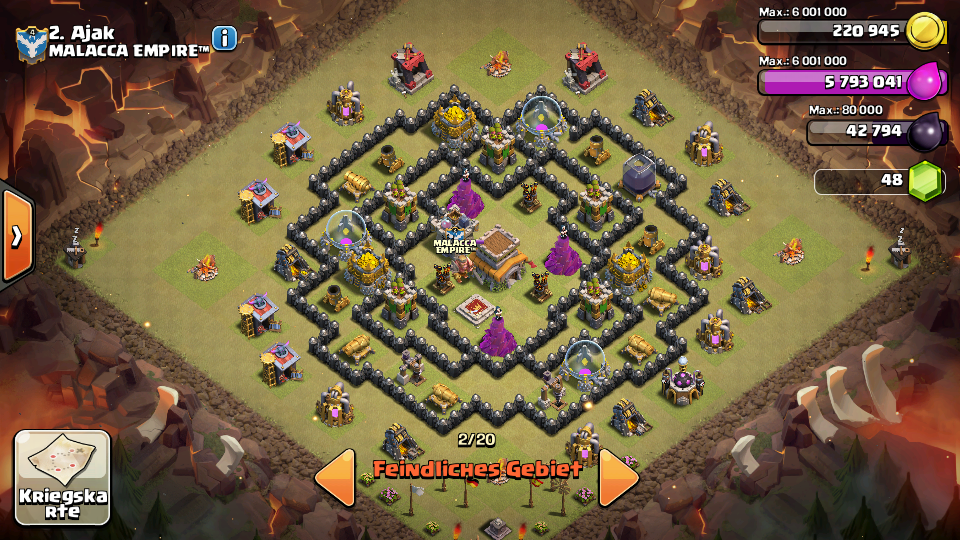Show info for player Ajak
Viewport: 960px width, 540px height.
224,38
